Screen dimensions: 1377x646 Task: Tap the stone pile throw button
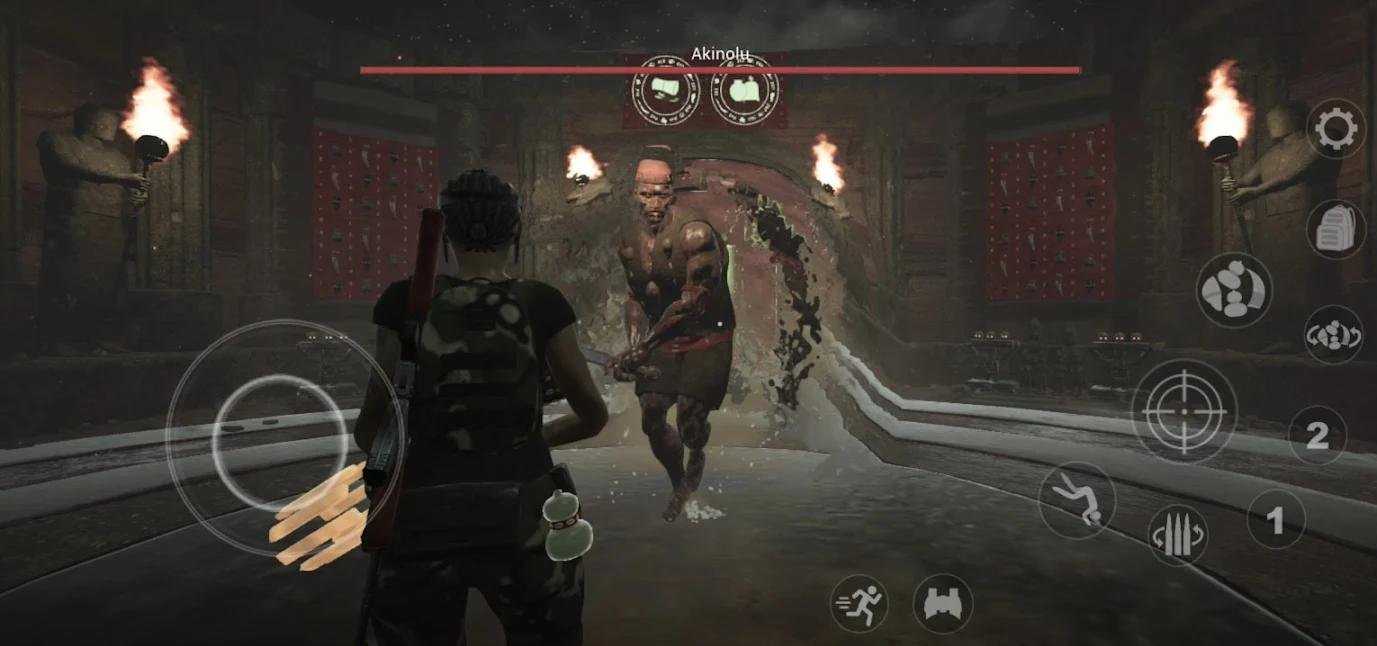coord(1234,290)
